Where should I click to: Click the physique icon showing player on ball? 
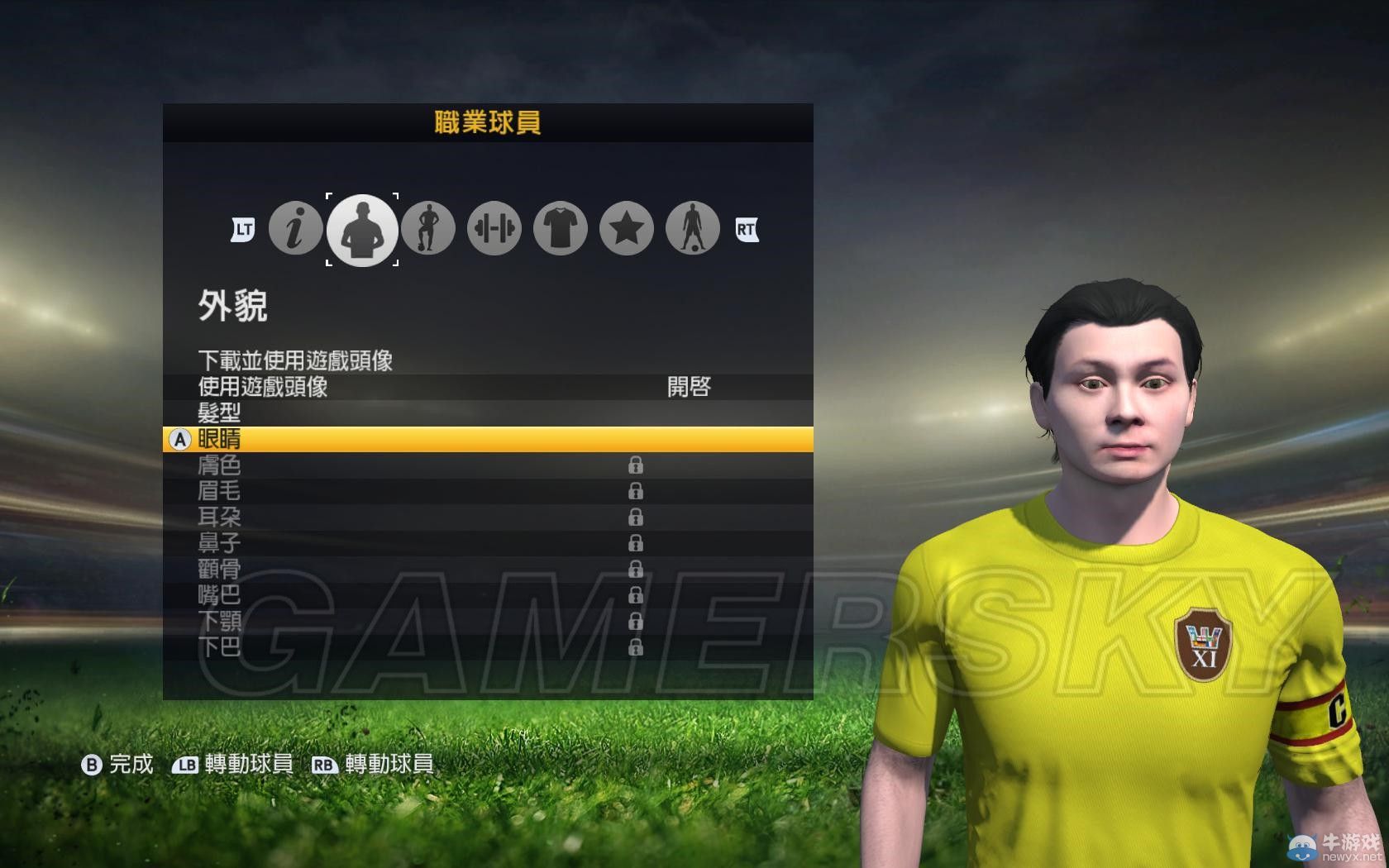428,229
